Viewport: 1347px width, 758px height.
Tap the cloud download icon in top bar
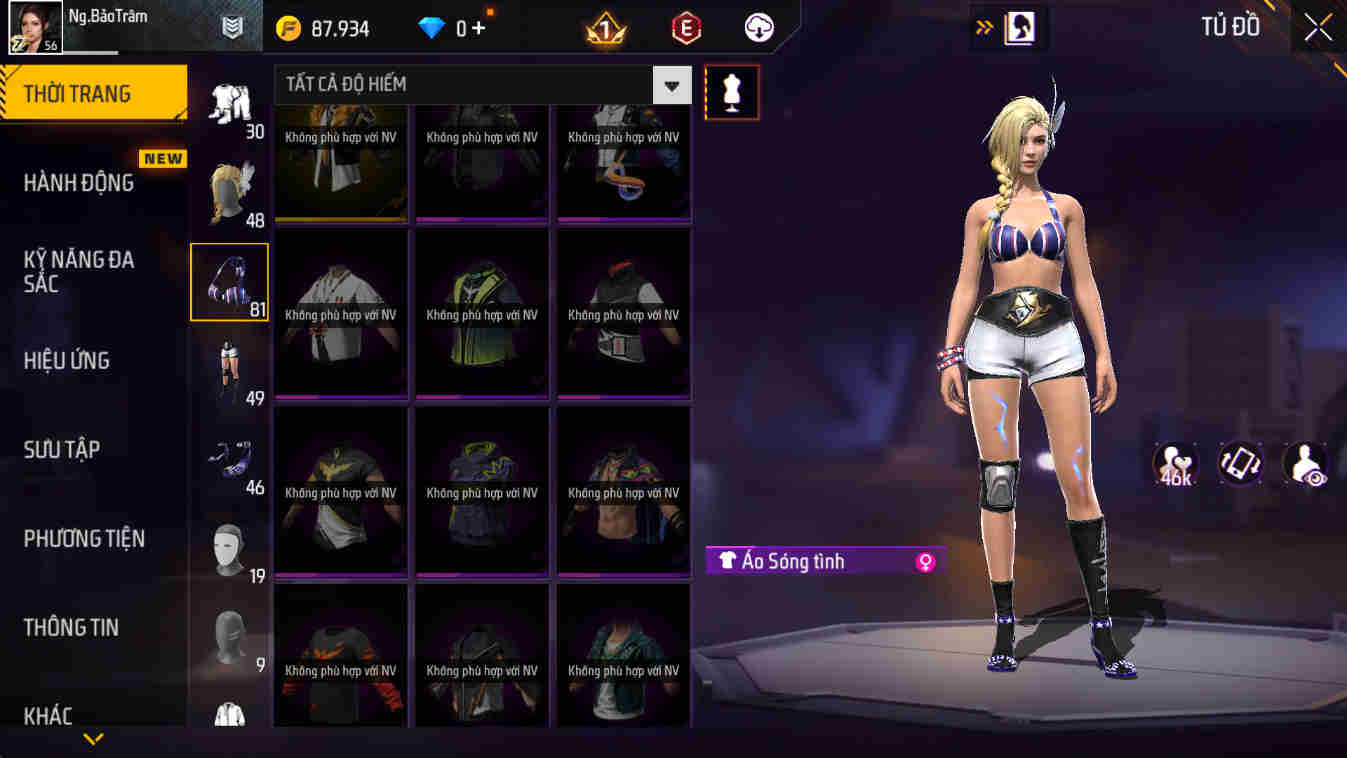[x=757, y=27]
